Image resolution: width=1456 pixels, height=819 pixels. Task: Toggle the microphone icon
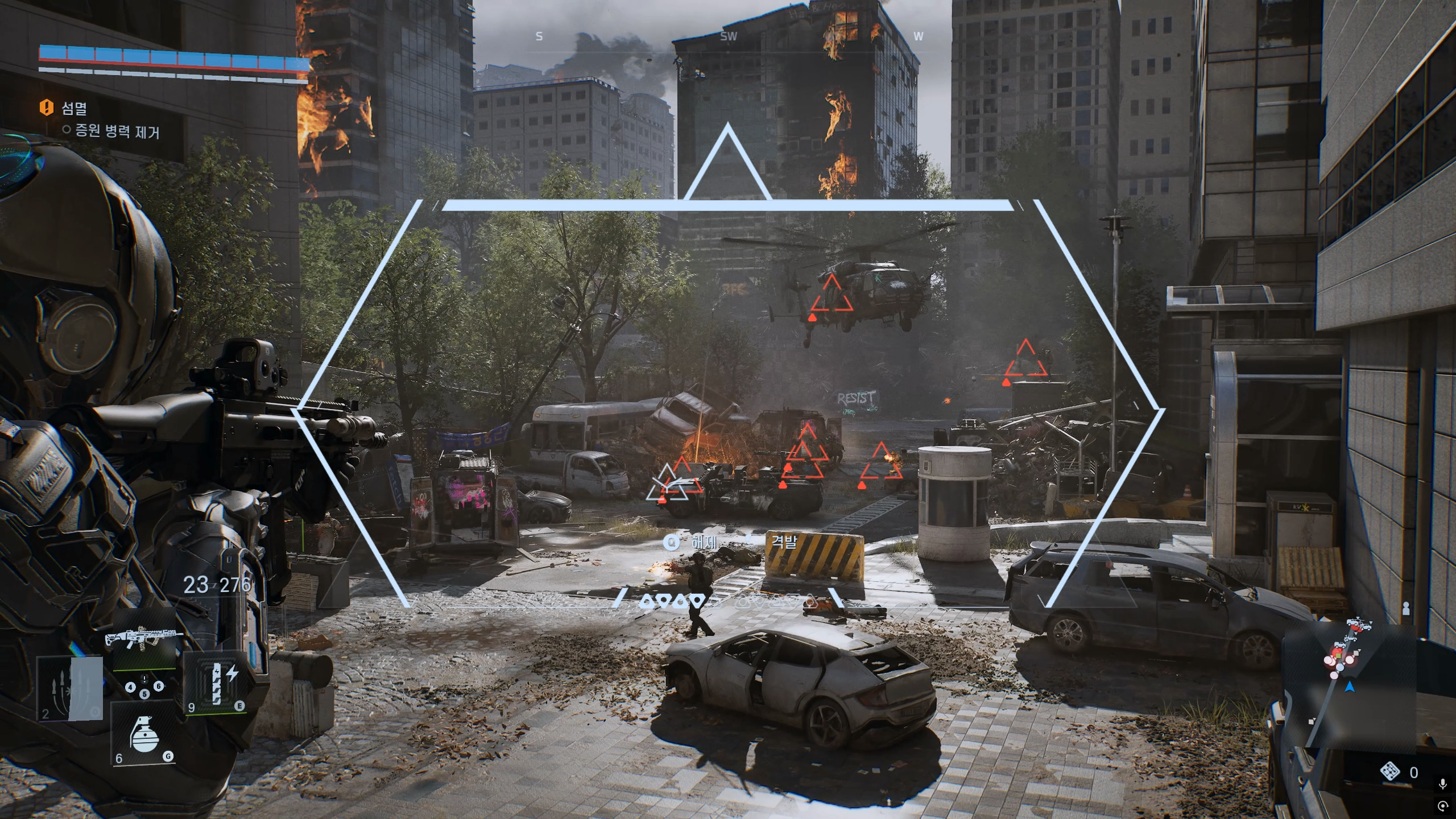click(1442, 785)
